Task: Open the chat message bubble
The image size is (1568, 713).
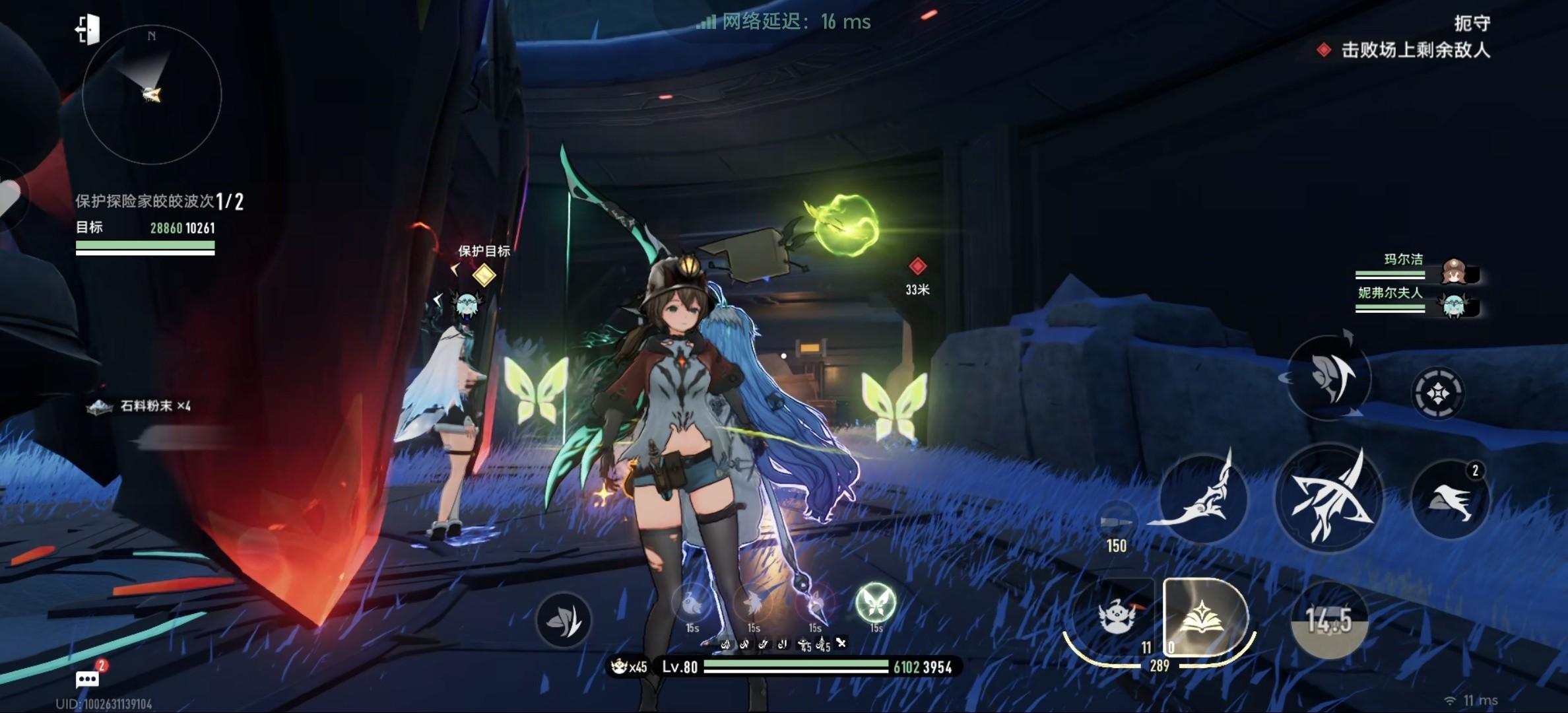Action: point(88,679)
